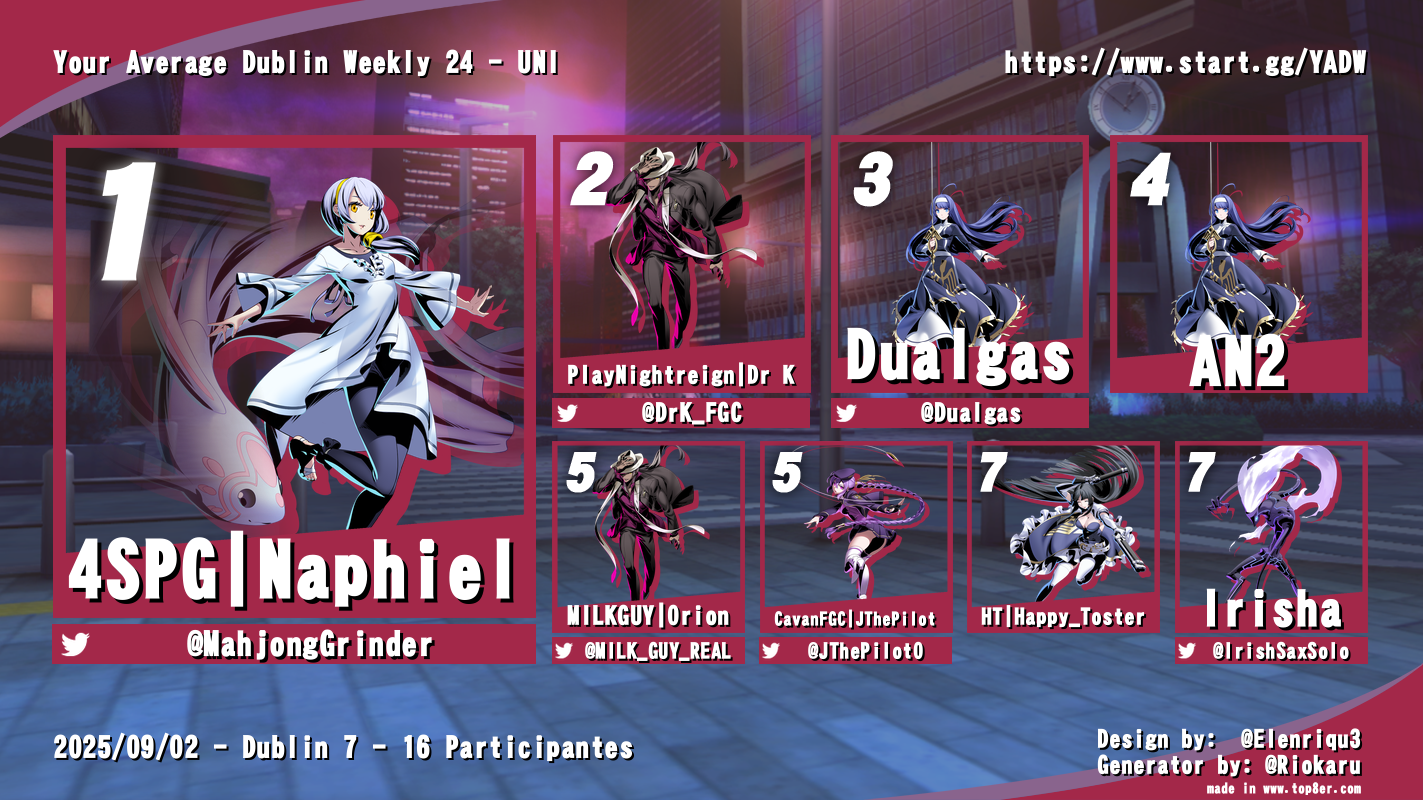Choose the Dualgas third-place card
The width and height of the screenshot is (1423, 800).
pos(960,265)
